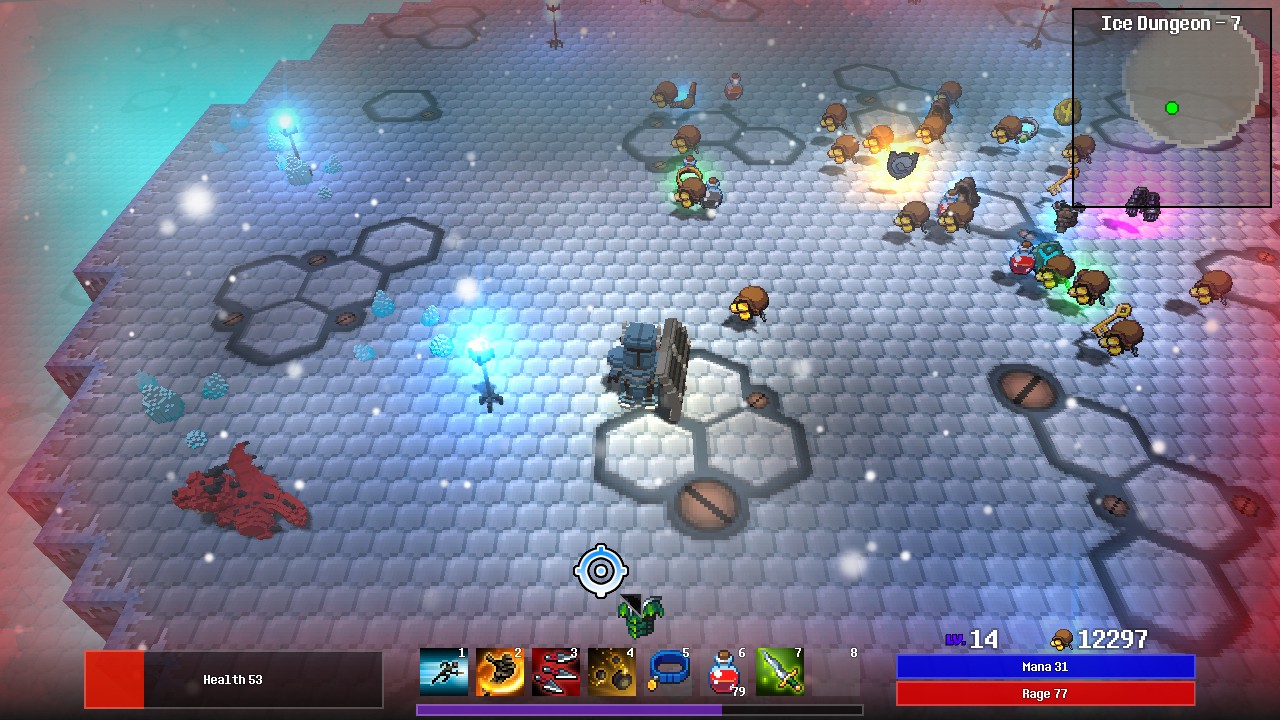
Task: Click the circular targeting crosshair reticle
Action: (601, 572)
